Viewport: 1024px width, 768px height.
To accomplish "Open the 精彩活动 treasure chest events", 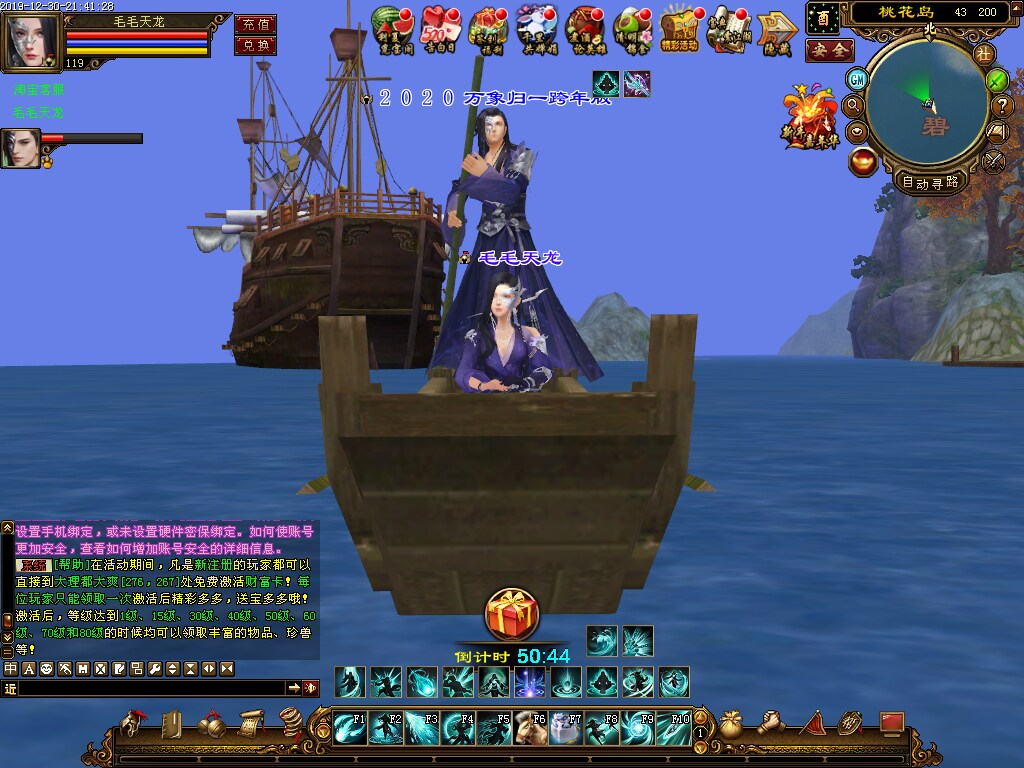I will [680, 27].
